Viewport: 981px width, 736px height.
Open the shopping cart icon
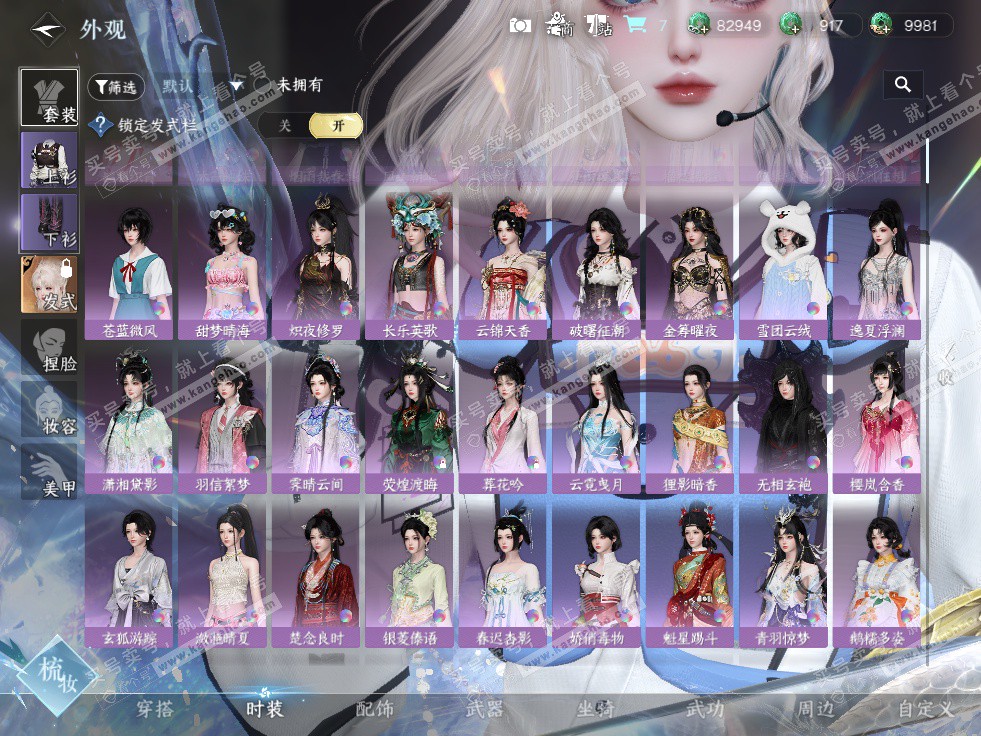click(635, 25)
